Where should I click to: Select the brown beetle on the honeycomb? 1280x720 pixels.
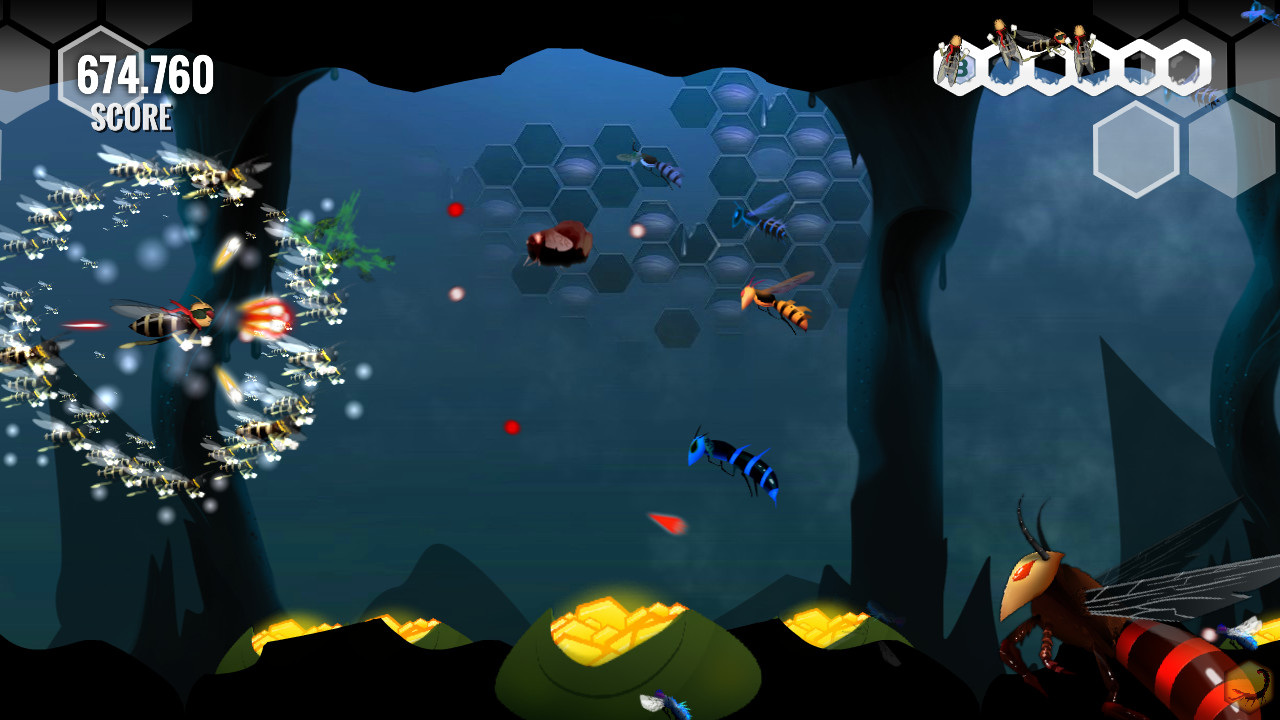[560, 245]
